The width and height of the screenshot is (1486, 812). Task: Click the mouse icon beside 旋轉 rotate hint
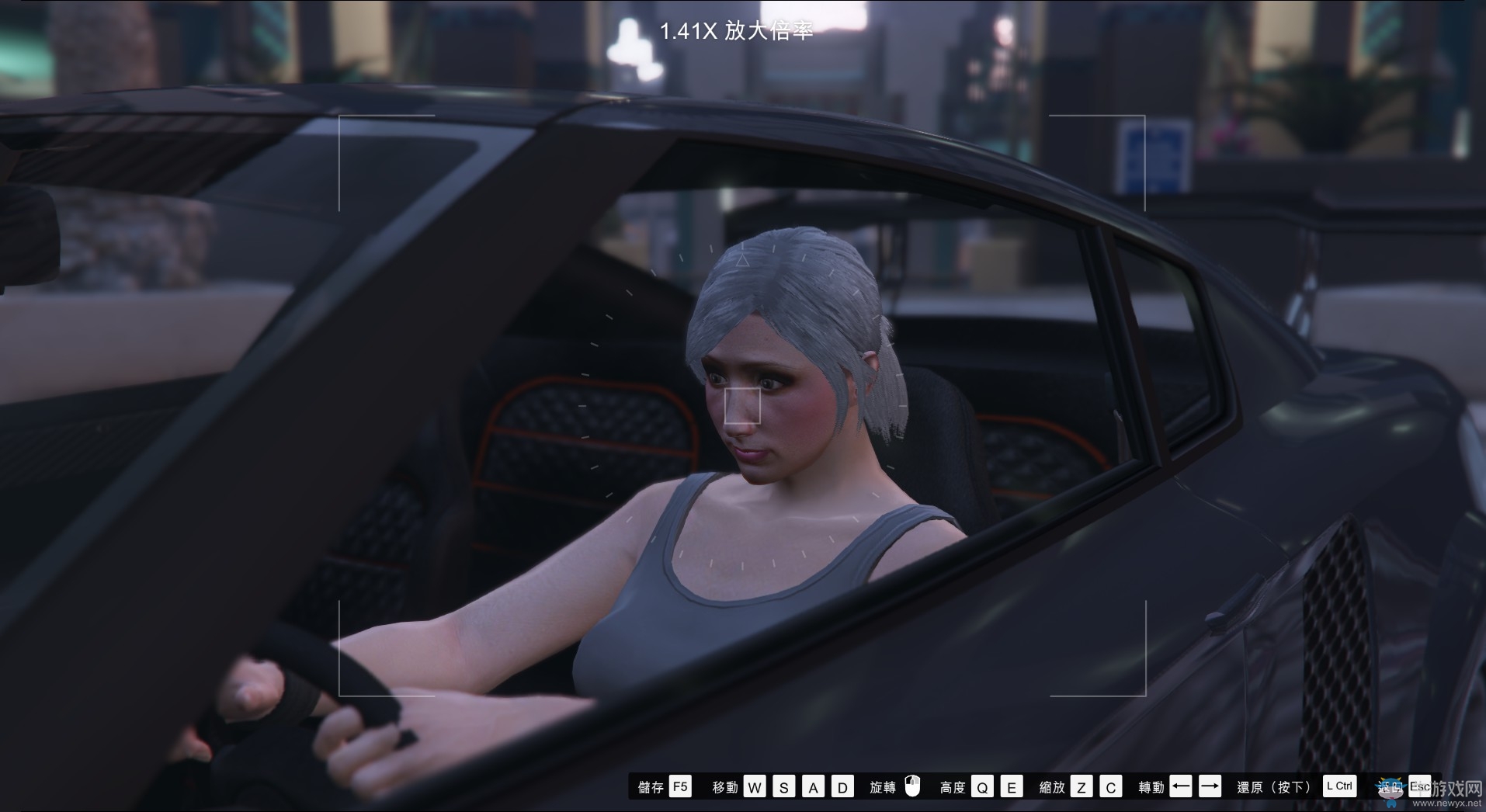click(x=911, y=786)
